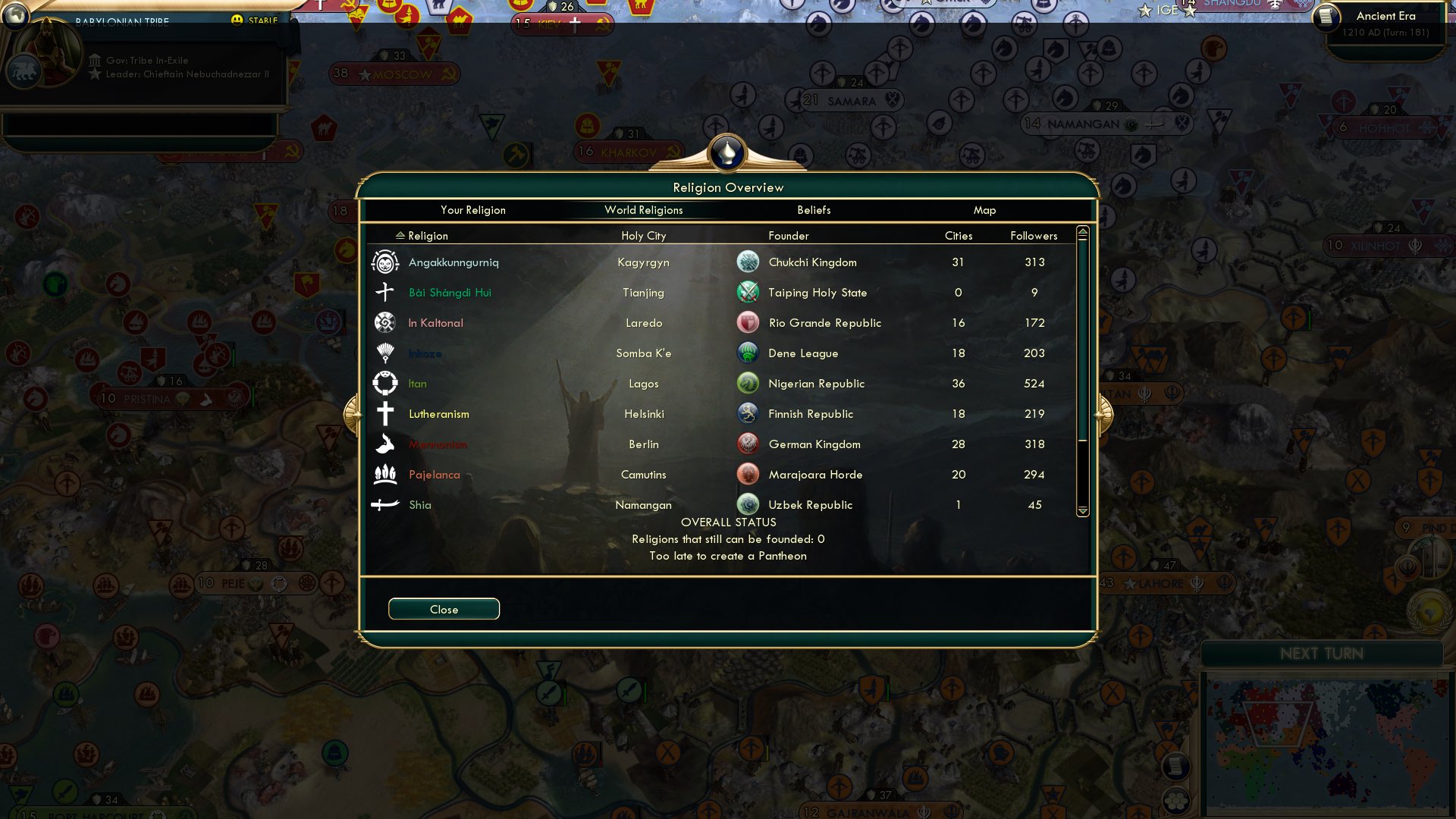Select the Pajelanca religion icon
This screenshot has height=819, width=1456.
click(x=386, y=474)
